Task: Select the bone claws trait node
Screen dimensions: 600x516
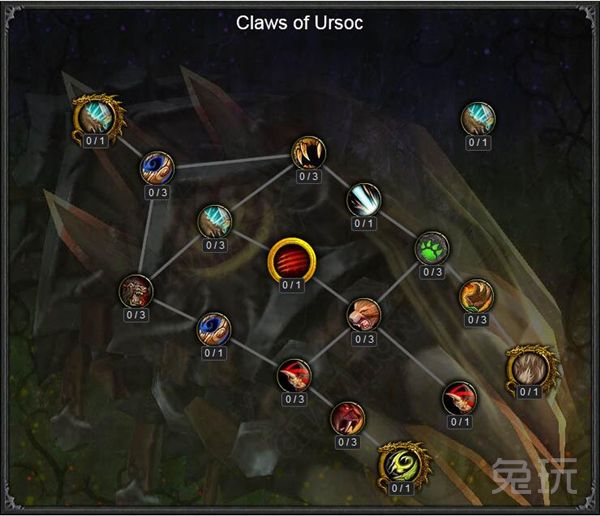Action: (308, 152)
